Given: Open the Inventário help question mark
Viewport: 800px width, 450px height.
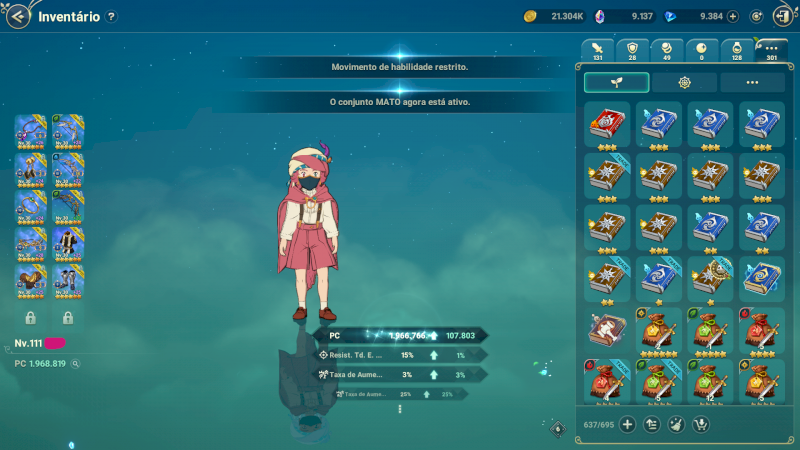Looking at the screenshot, I should (111, 16).
